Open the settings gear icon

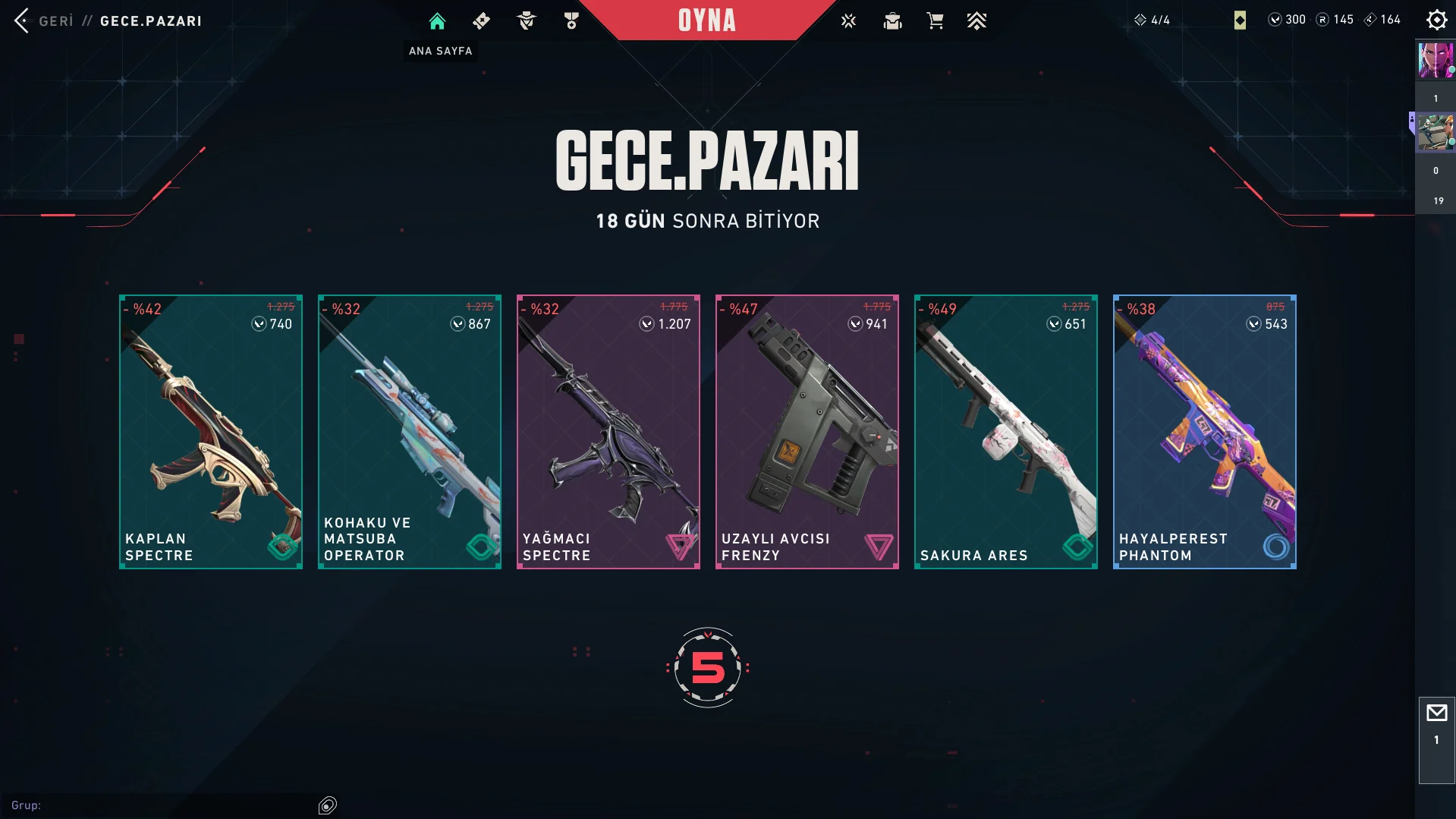1436,20
